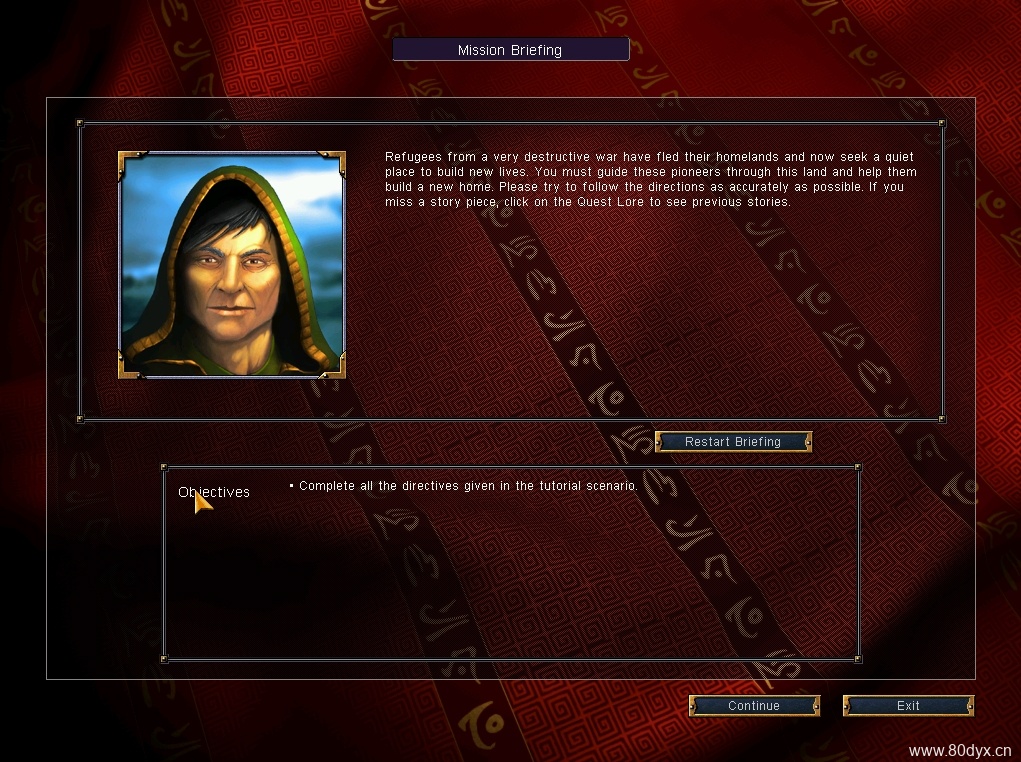This screenshot has height=762, width=1021.
Task: Click the Continue button
Action: point(754,706)
